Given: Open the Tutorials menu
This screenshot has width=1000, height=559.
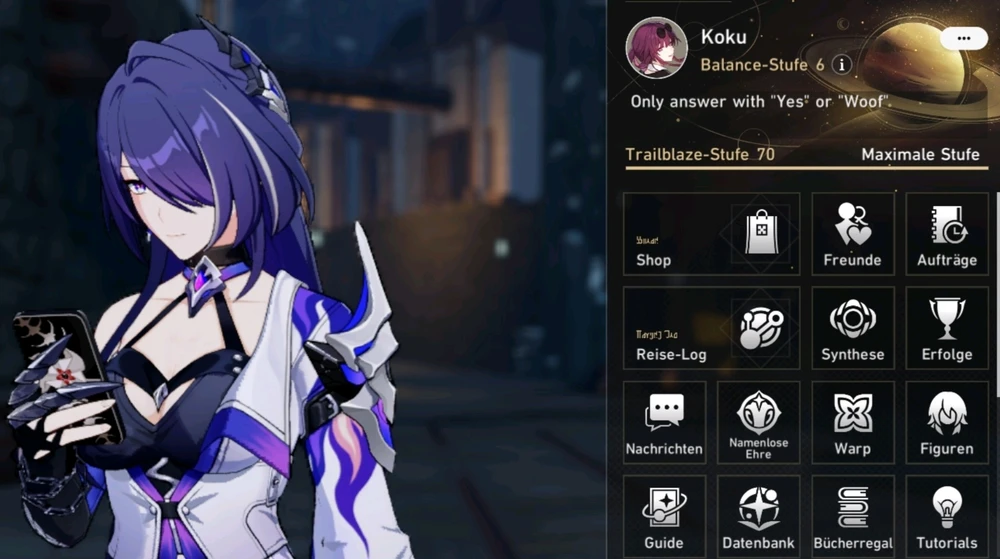Looking at the screenshot, I should 946,516.
